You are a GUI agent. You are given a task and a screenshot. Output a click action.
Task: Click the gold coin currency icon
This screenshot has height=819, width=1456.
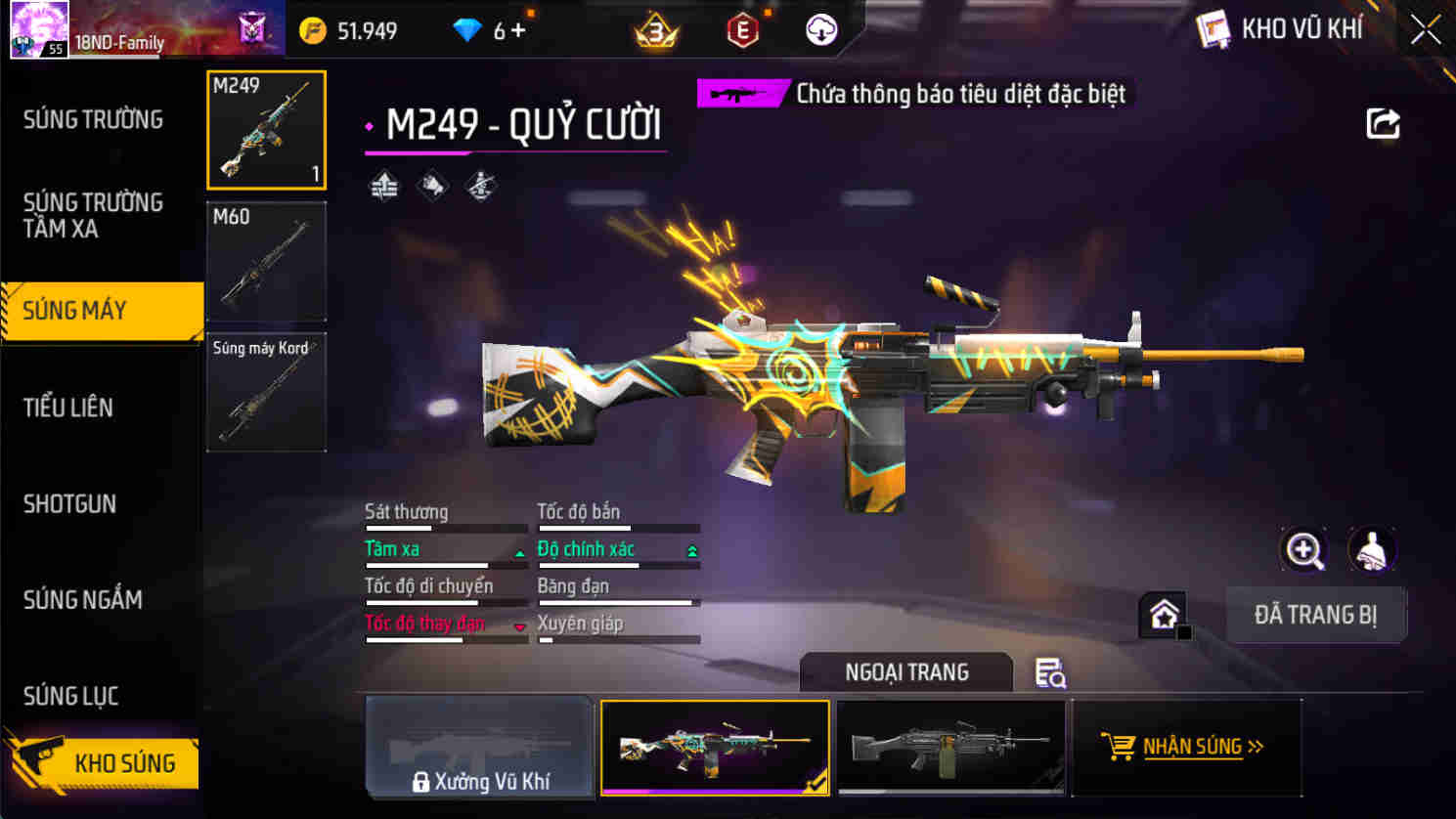315,30
